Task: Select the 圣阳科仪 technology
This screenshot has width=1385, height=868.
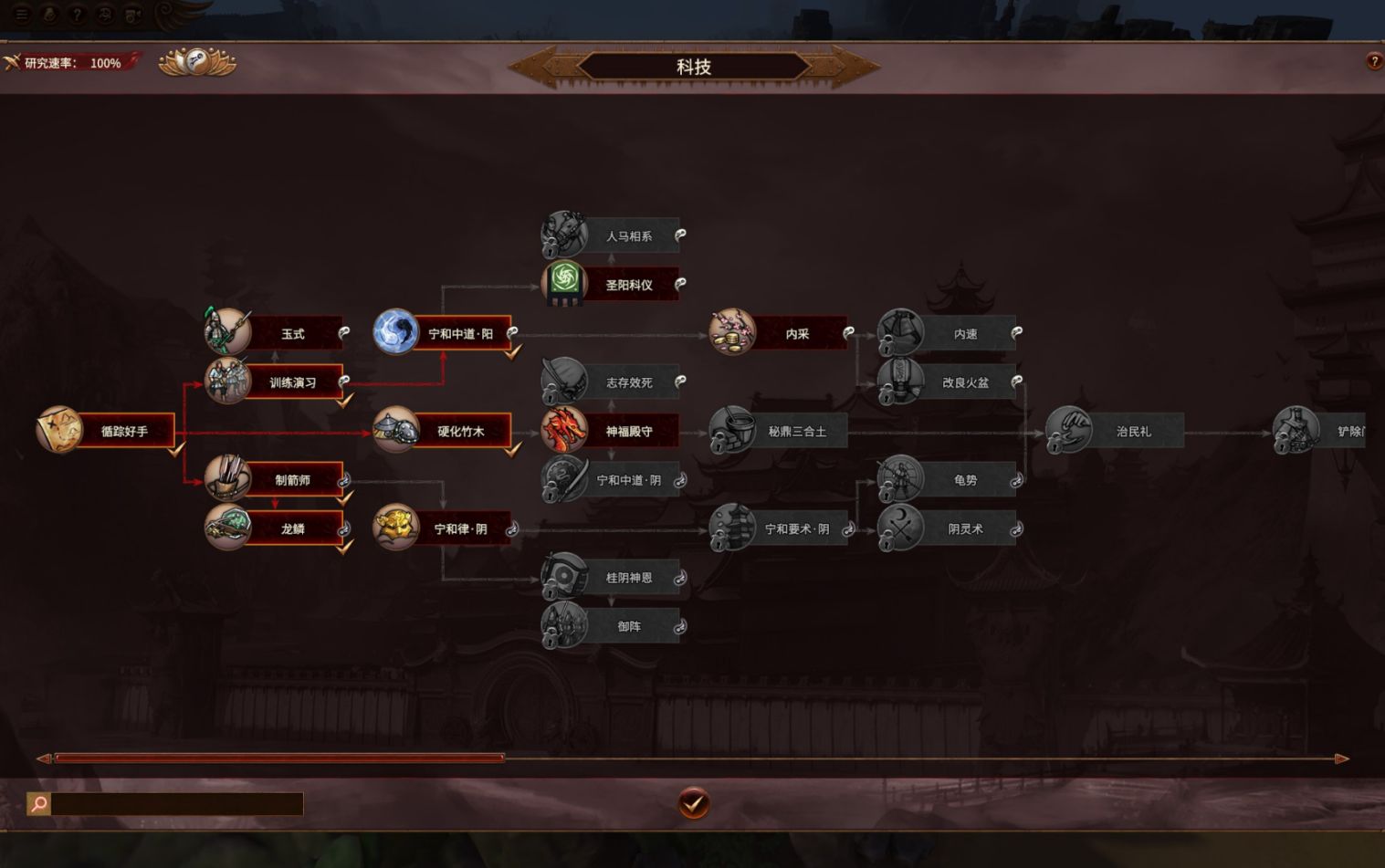Action: click(x=628, y=285)
